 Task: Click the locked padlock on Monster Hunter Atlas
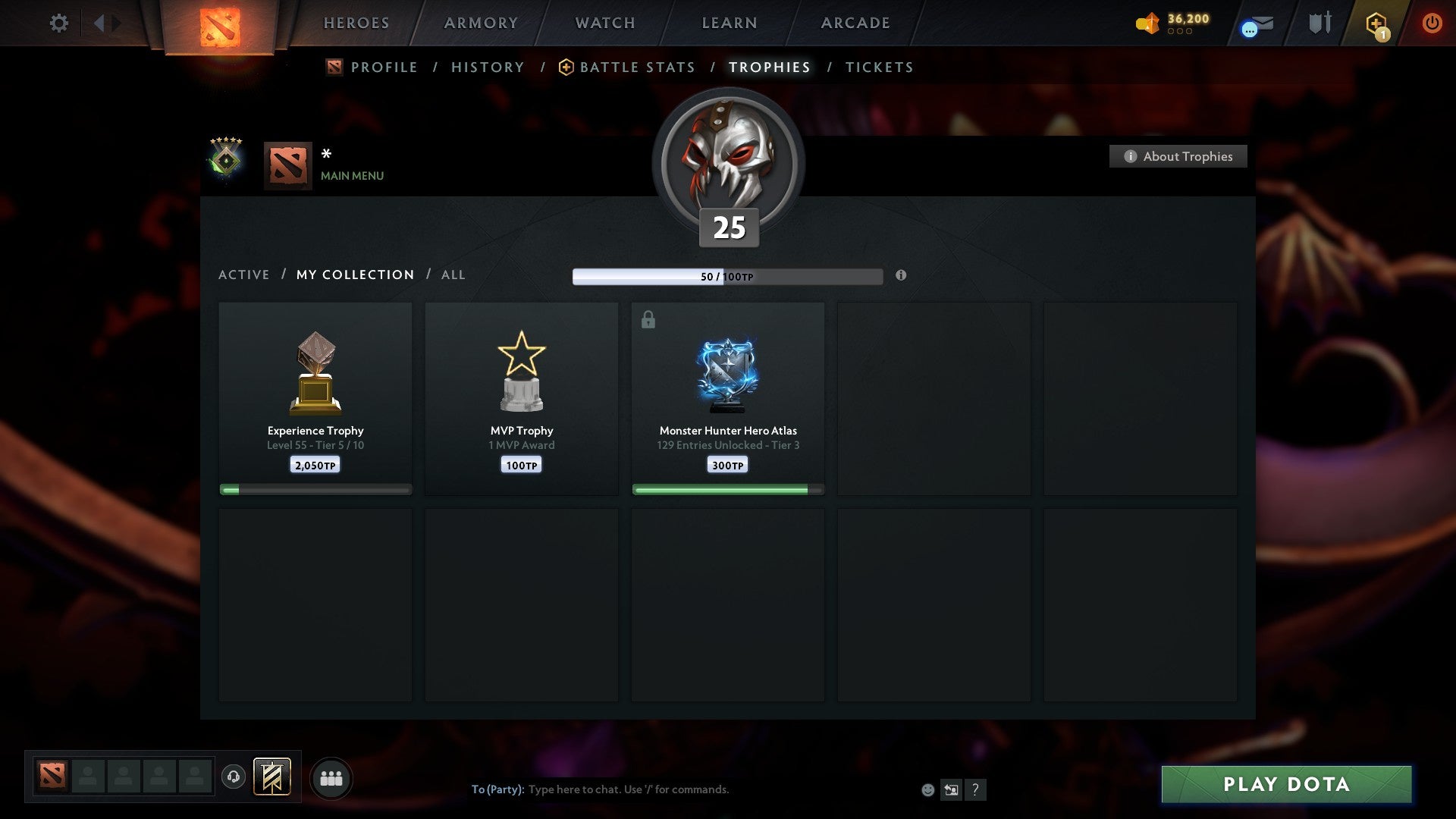point(647,319)
